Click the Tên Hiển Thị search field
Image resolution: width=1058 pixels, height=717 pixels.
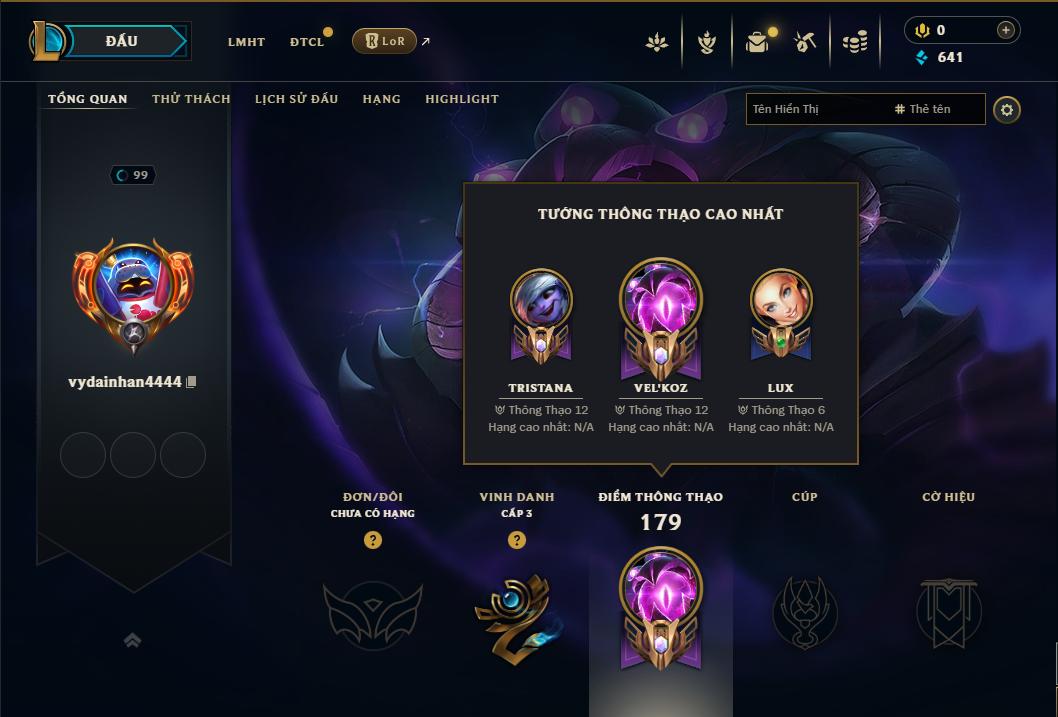coord(815,109)
